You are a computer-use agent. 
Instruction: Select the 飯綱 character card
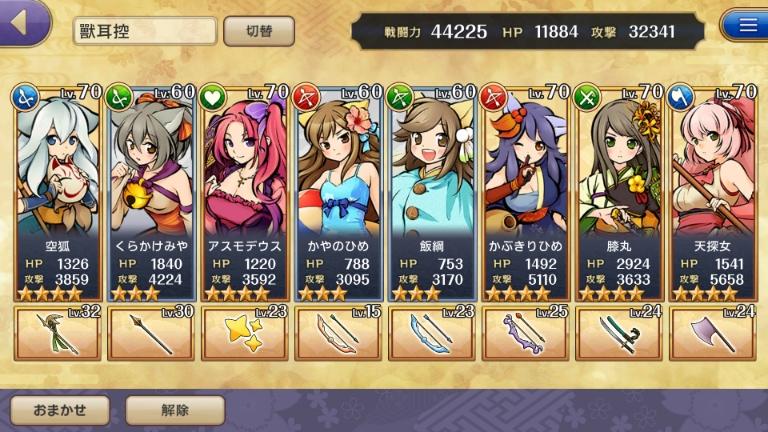pos(432,190)
